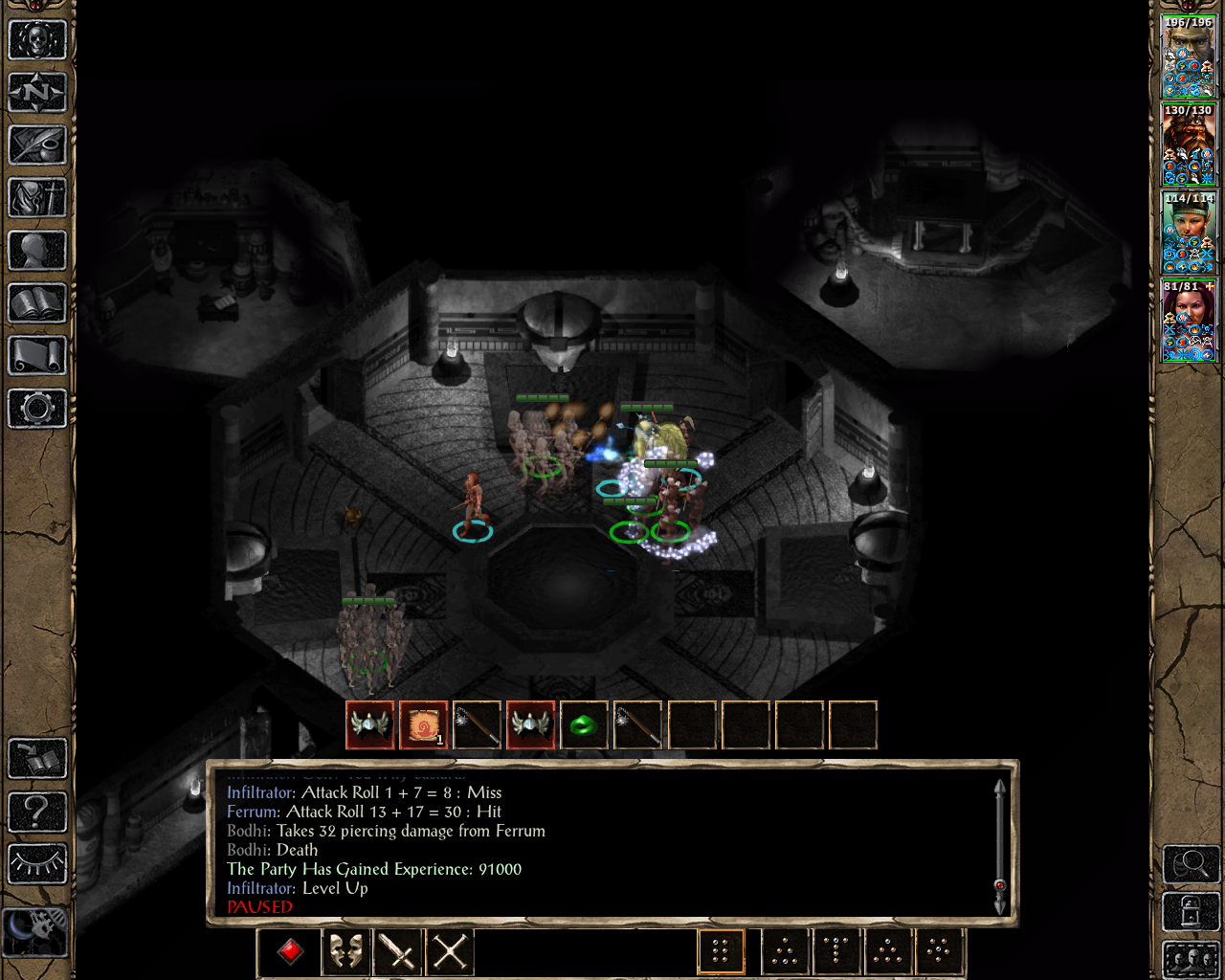Image resolution: width=1225 pixels, height=980 pixels.
Task: Open the world map via the compass icon
Action: click(36, 93)
